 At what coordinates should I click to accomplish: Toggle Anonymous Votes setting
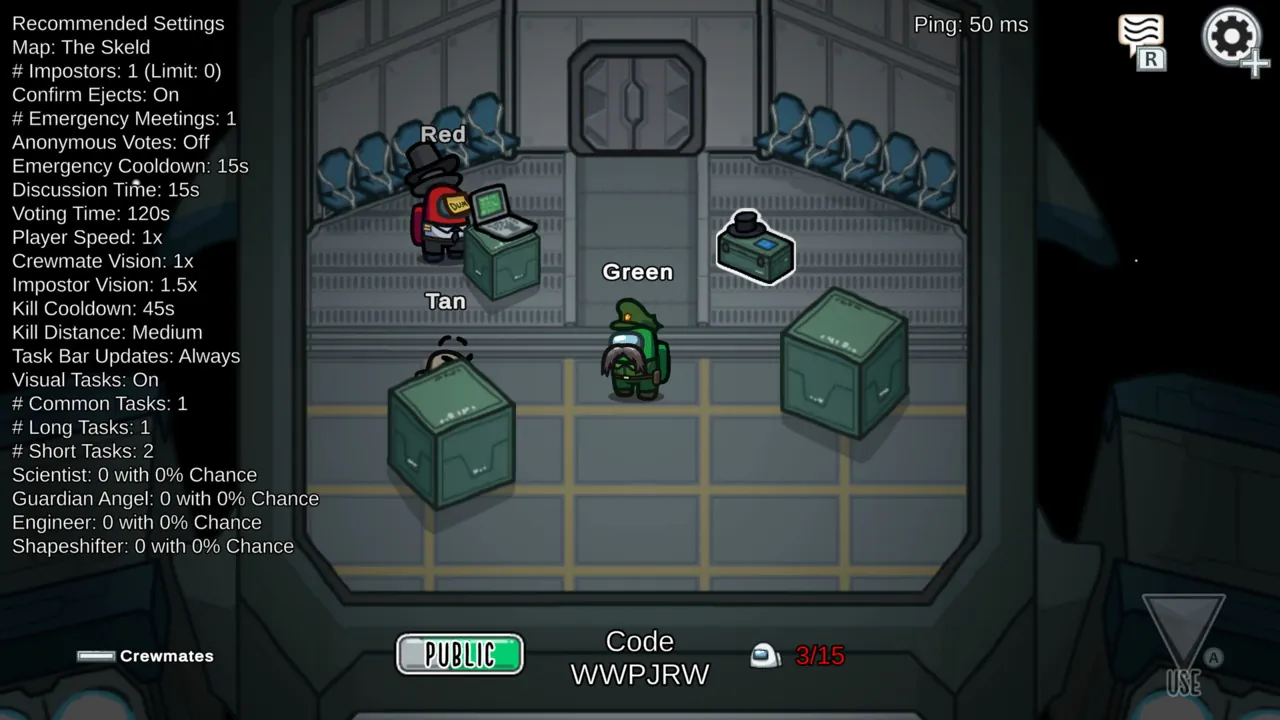click(x=110, y=142)
